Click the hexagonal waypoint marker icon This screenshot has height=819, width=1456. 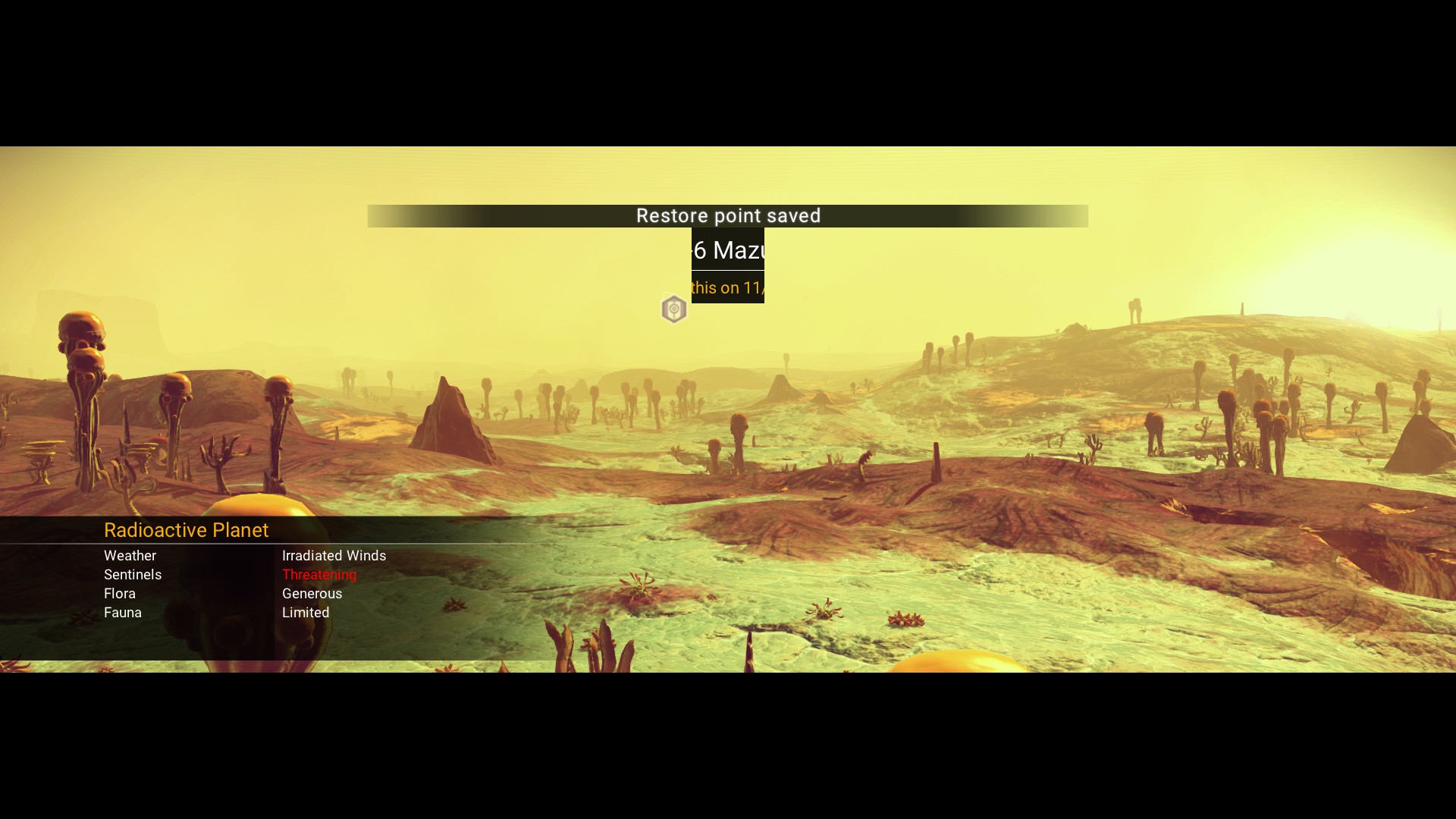(x=673, y=309)
